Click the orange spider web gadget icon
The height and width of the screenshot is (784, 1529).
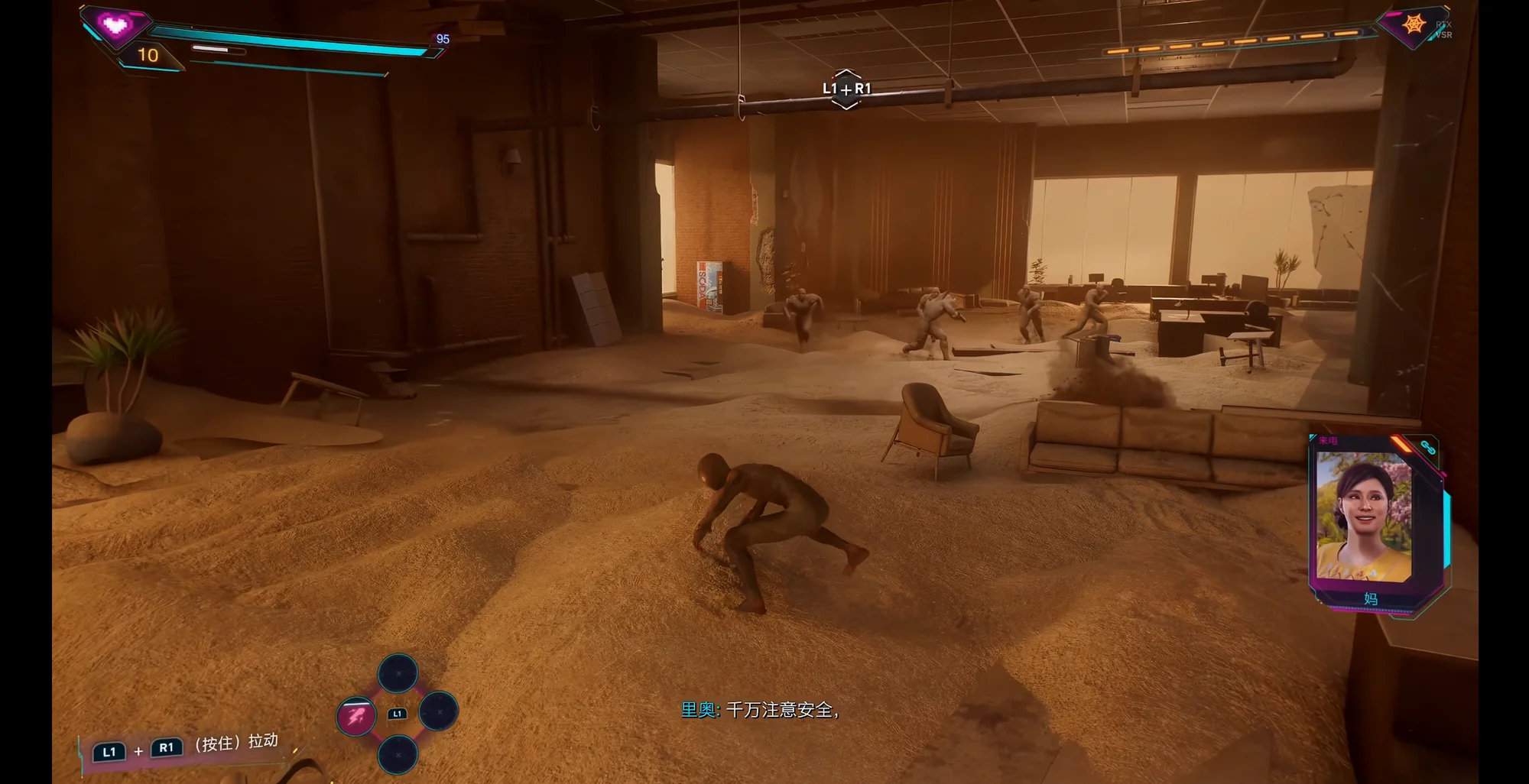click(x=1414, y=24)
